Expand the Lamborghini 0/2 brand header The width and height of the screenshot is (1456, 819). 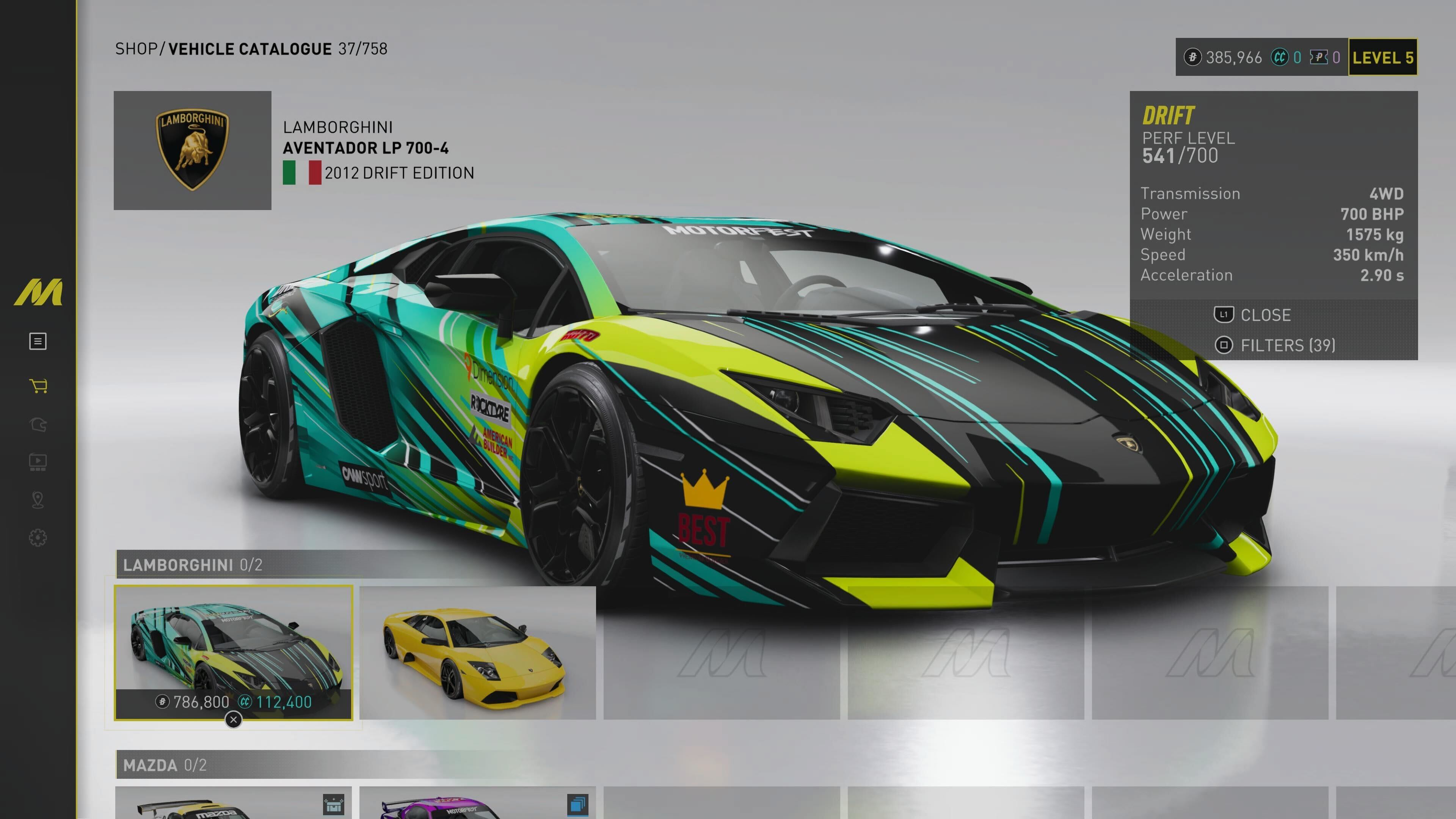click(192, 565)
